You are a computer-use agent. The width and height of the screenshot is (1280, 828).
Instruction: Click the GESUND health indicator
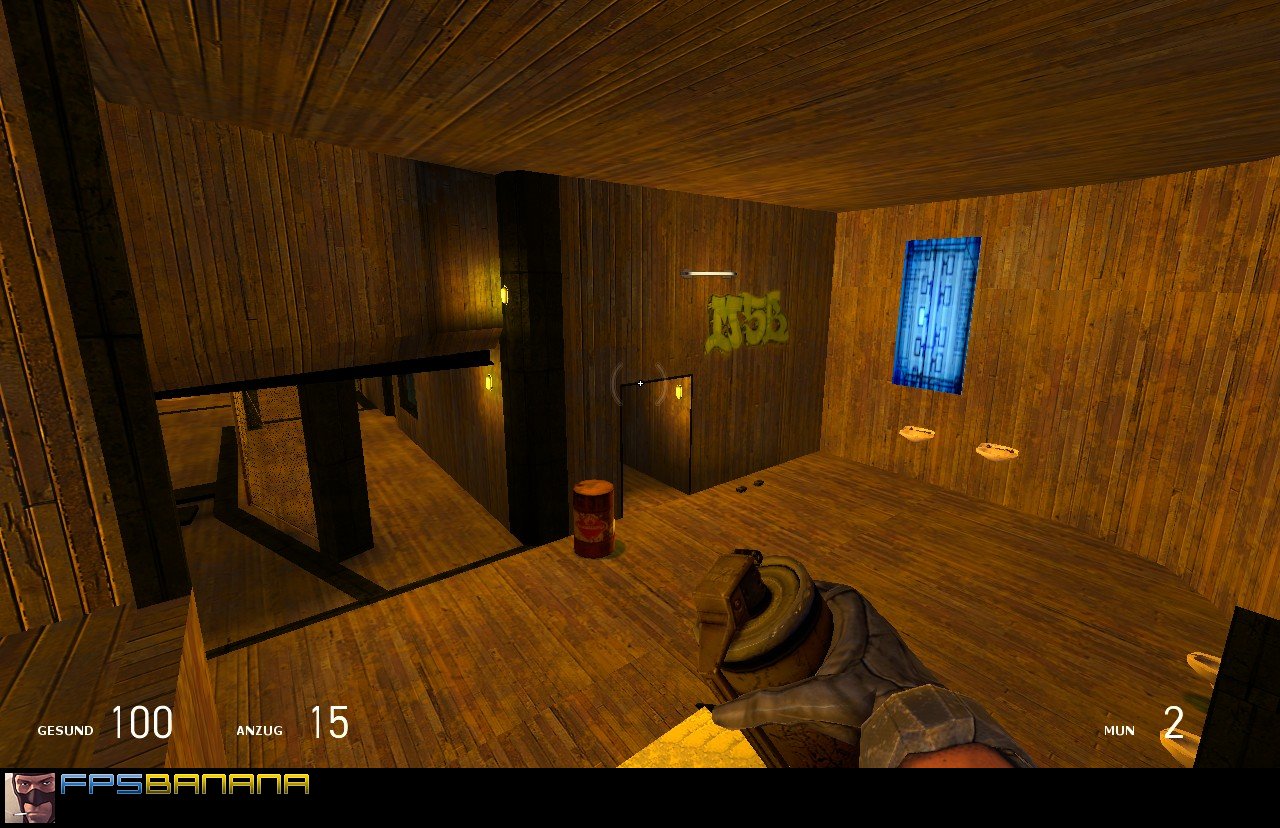pos(65,730)
